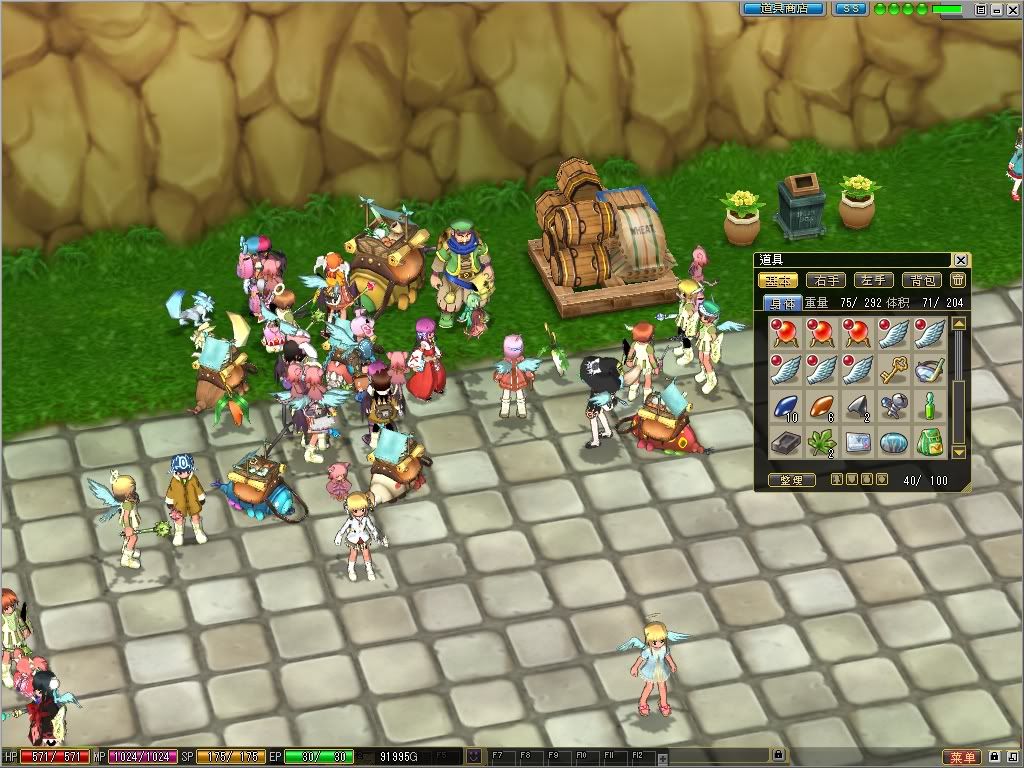Switch to the 基本 inventory tab
This screenshot has height=768, width=1024.
[x=778, y=281]
